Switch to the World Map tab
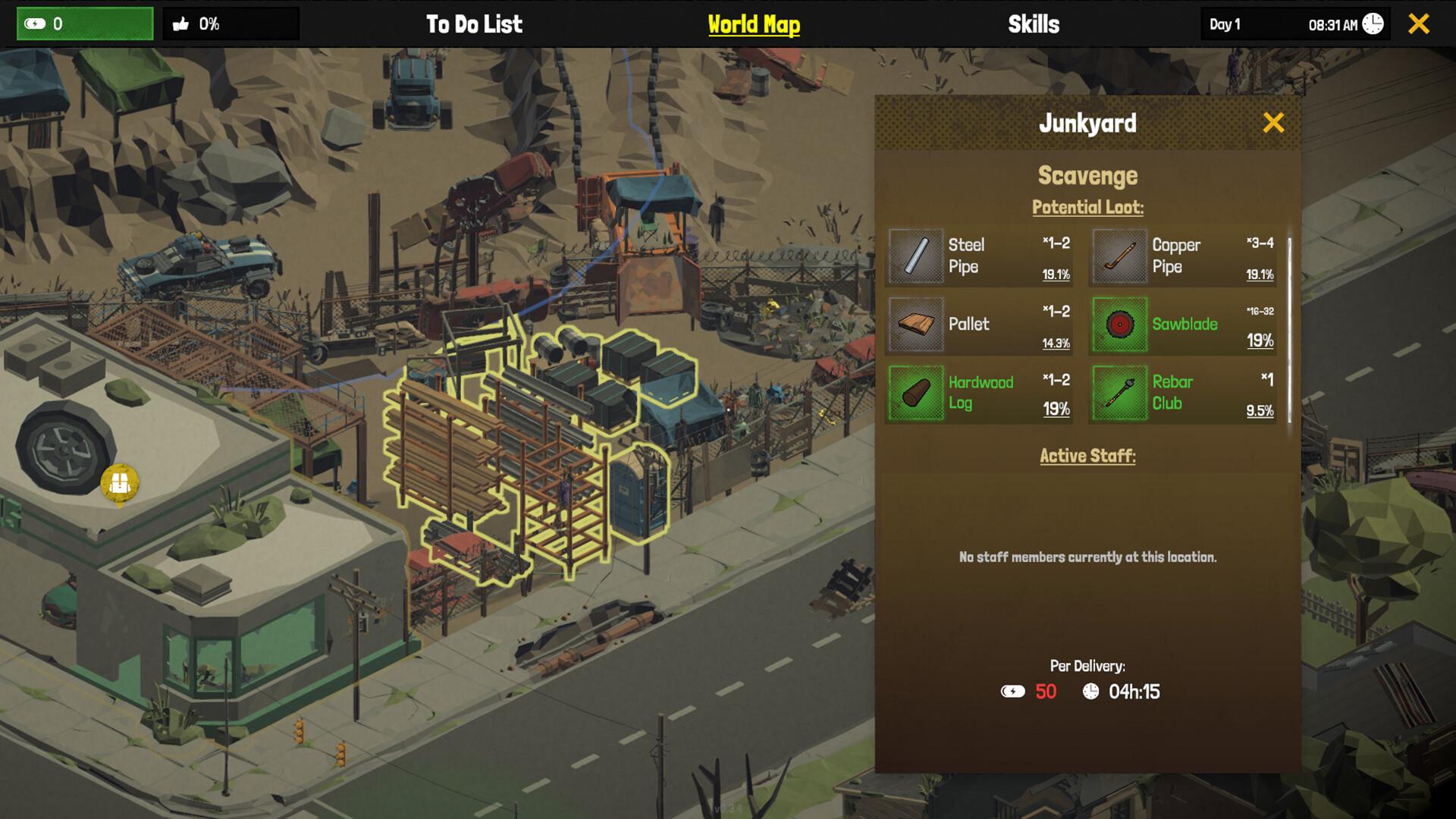Viewport: 1456px width, 819px height. (x=754, y=24)
